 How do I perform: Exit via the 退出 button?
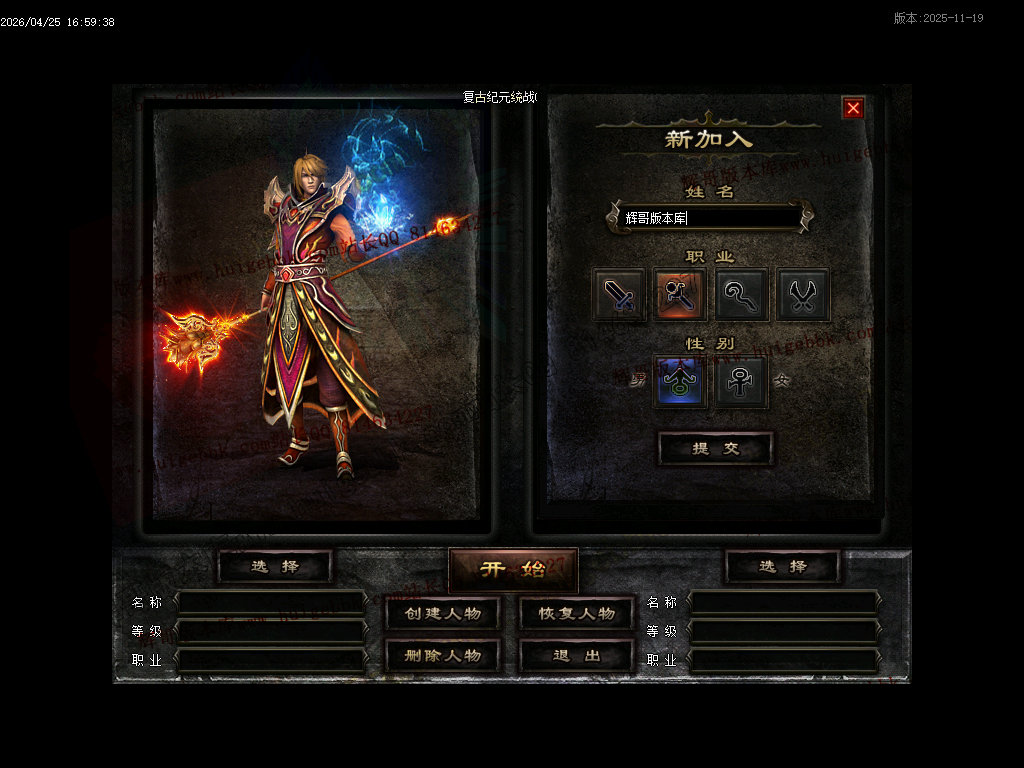tap(577, 656)
